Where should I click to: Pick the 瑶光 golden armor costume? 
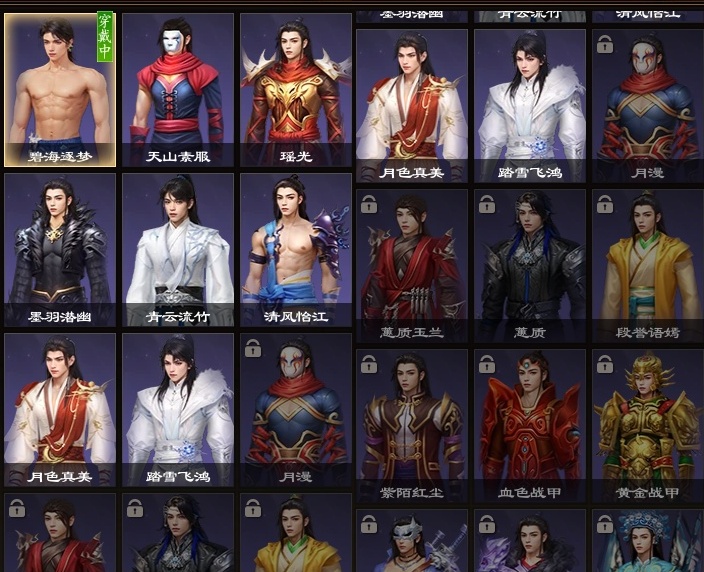[x=296, y=90]
